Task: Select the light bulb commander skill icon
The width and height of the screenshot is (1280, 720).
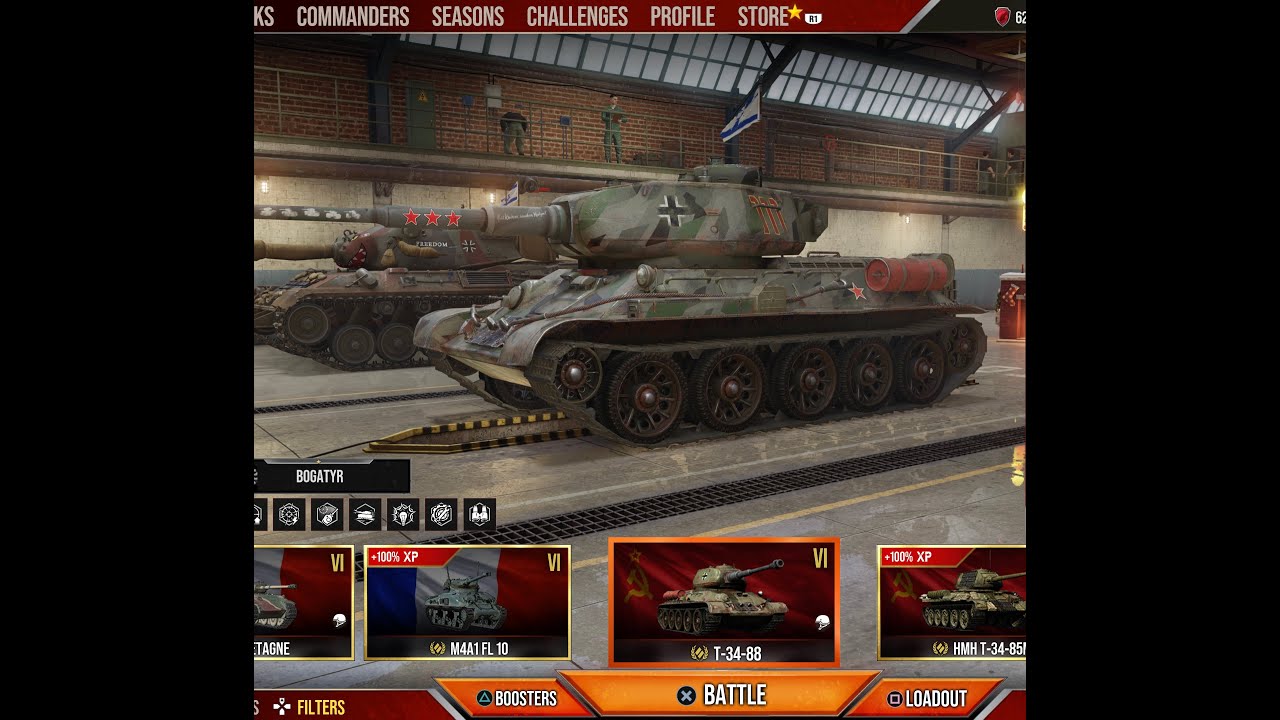Action: (403, 514)
